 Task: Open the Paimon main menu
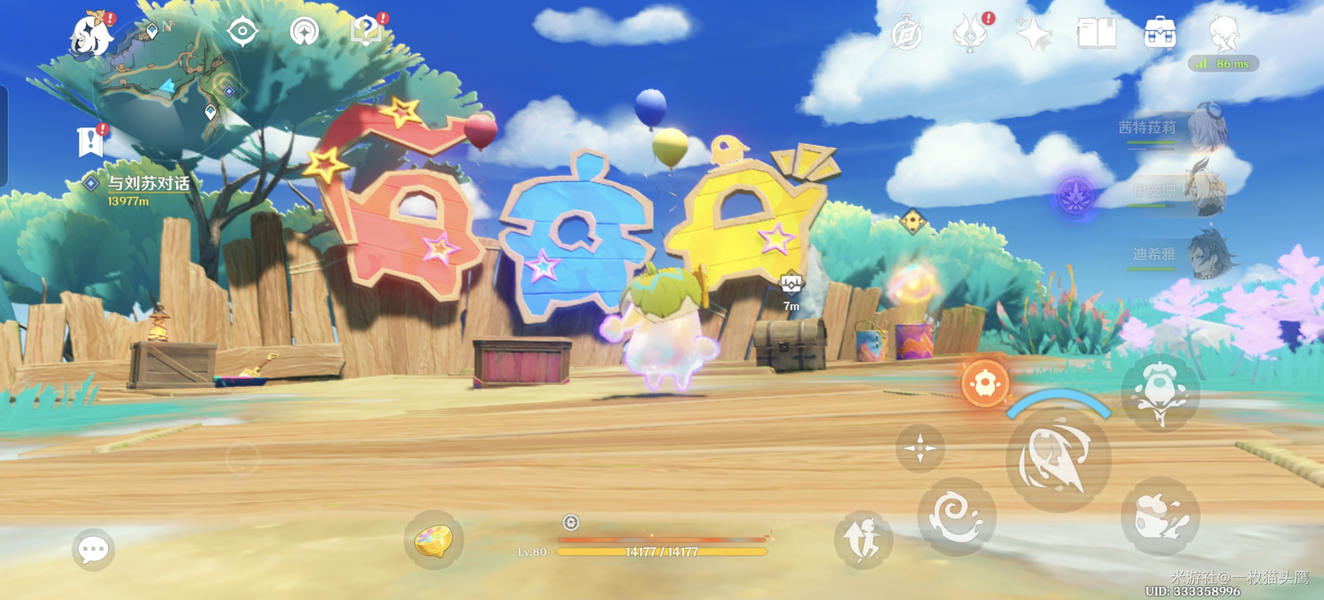click(x=90, y=34)
